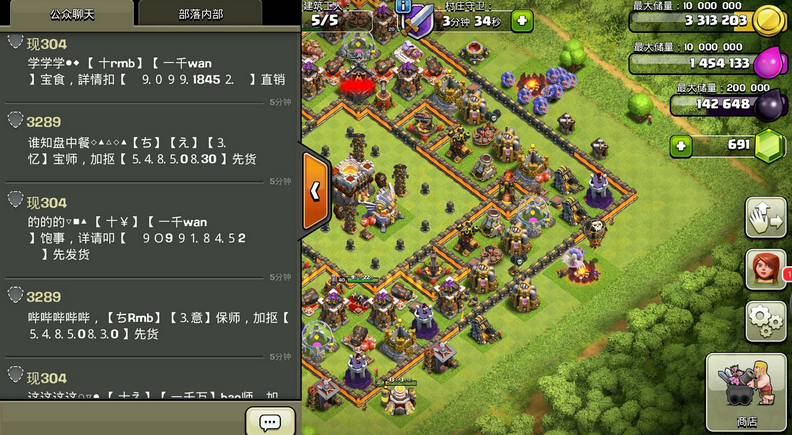792x435 pixels.
Task: Collapse the chat panel with the orange arrow
Action: (315, 190)
